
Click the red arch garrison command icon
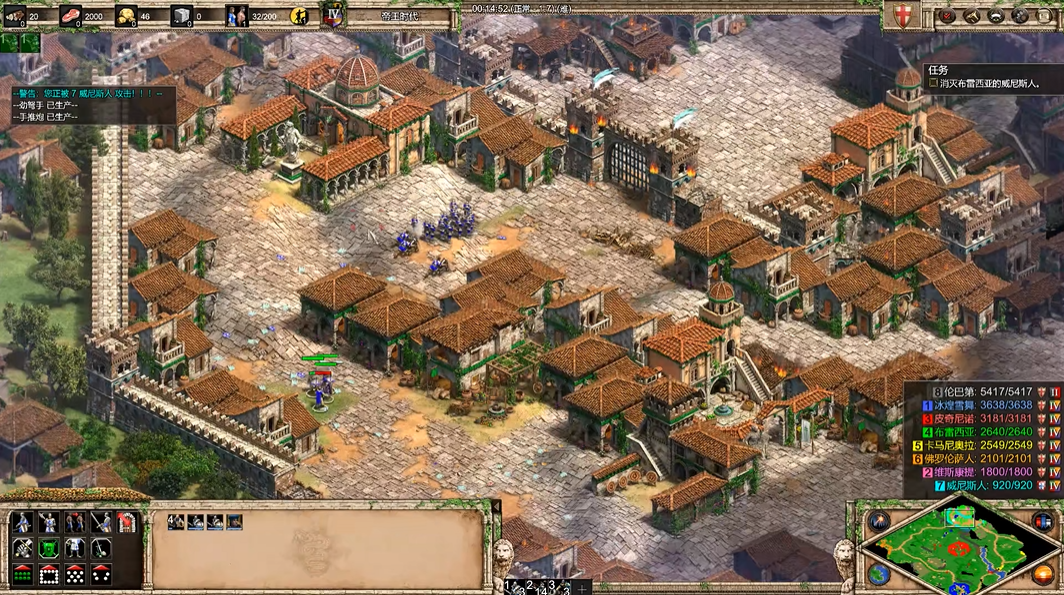127,522
